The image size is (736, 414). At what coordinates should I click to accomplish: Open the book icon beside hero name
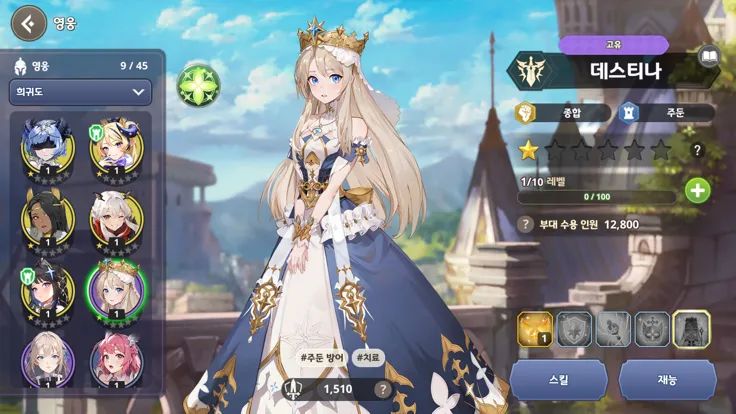point(709,56)
